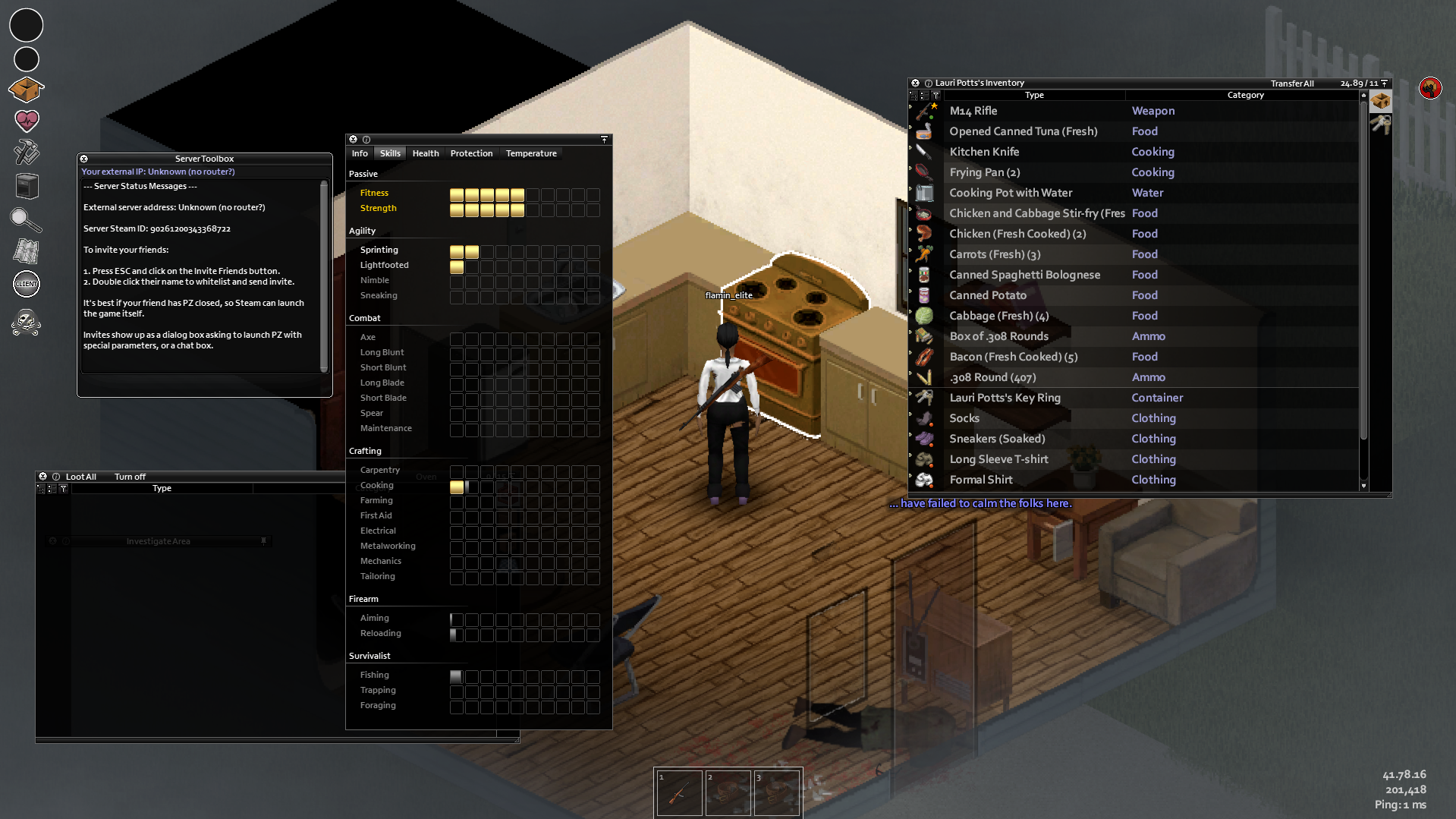Choose the Kitchen Knife item
Image resolution: width=1456 pixels, height=819 pixels.
pos(984,152)
